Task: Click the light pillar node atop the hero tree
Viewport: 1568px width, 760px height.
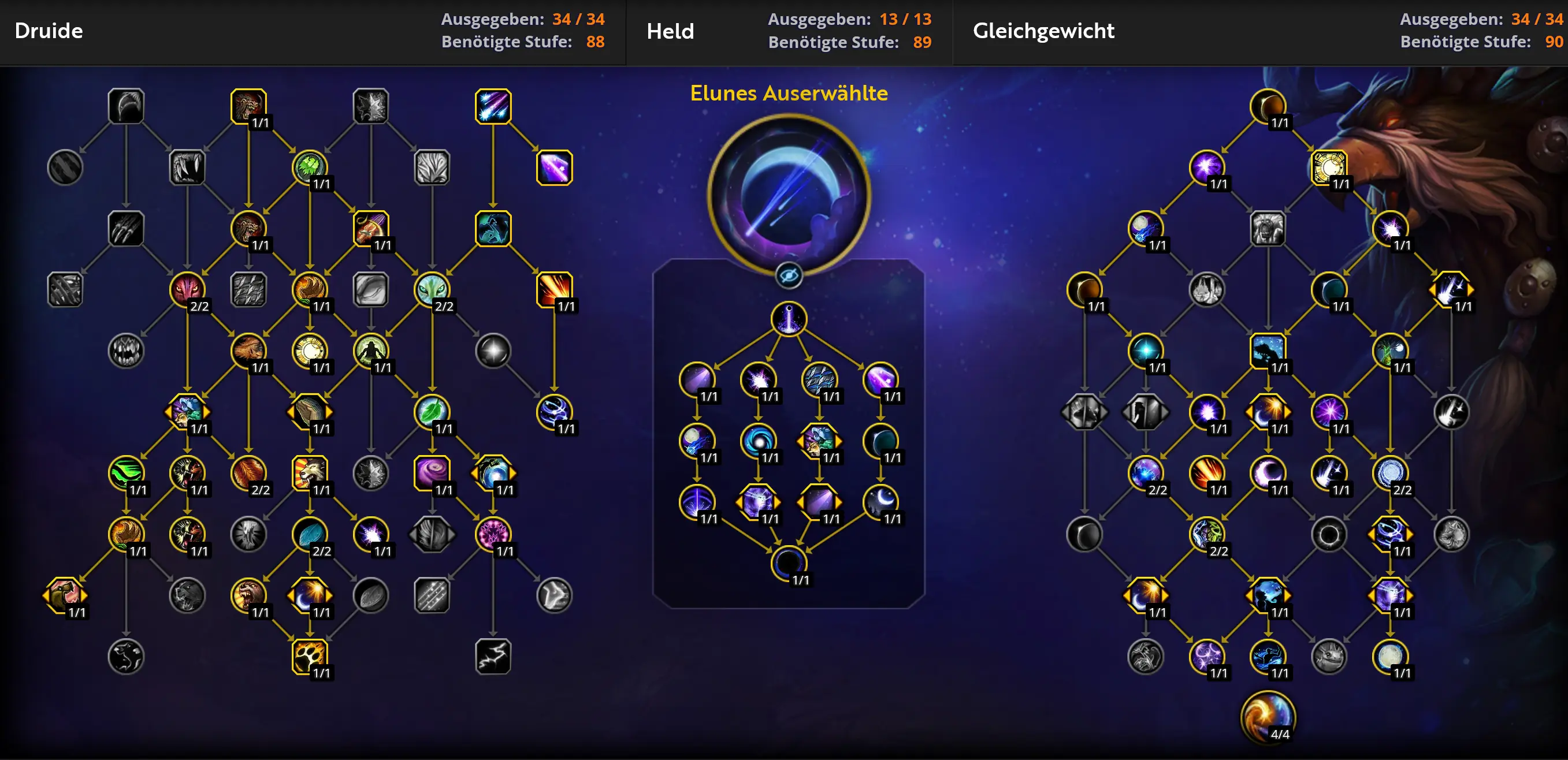Action: (788, 318)
